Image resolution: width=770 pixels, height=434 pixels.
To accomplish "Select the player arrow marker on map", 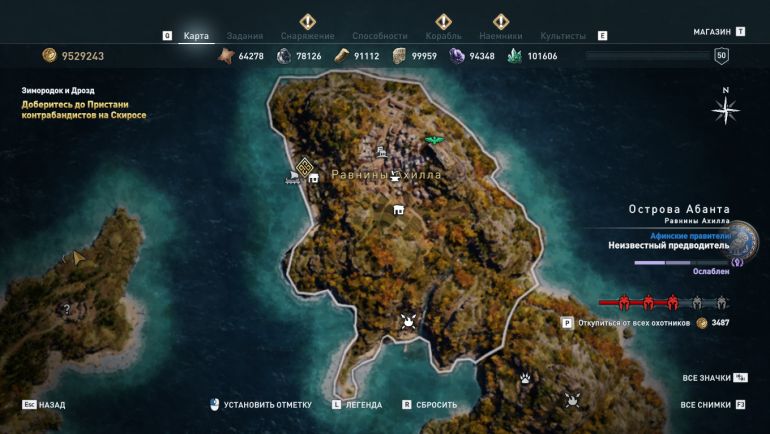I will coord(78,258).
